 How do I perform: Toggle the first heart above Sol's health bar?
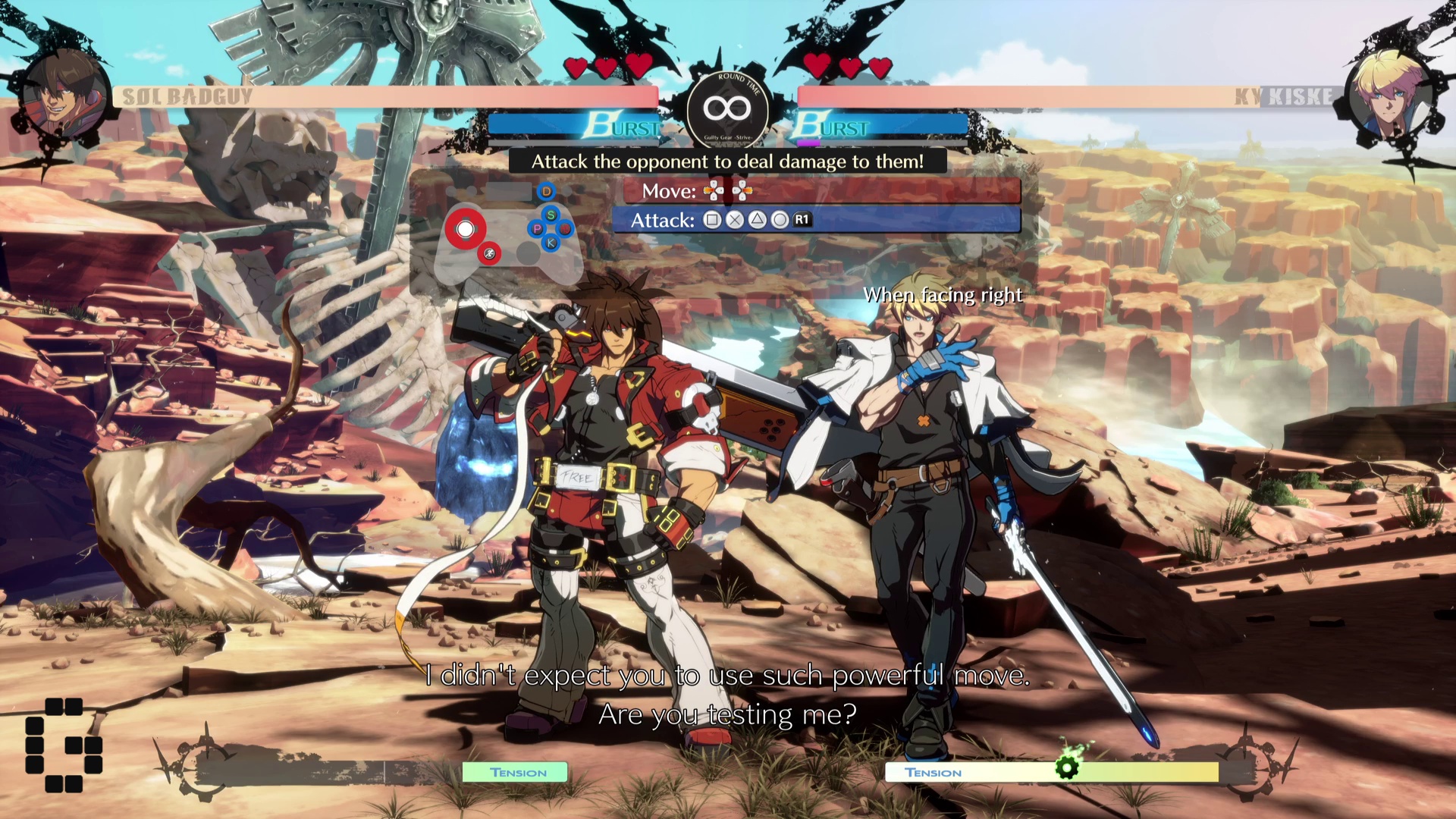576,66
